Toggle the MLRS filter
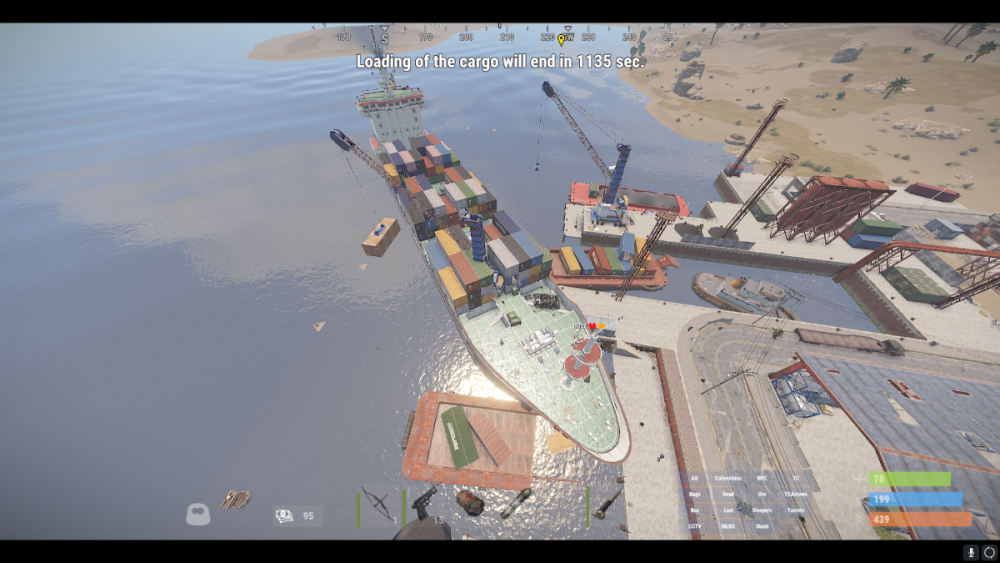The height and width of the screenshot is (563, 1000). tap(728, 526)
